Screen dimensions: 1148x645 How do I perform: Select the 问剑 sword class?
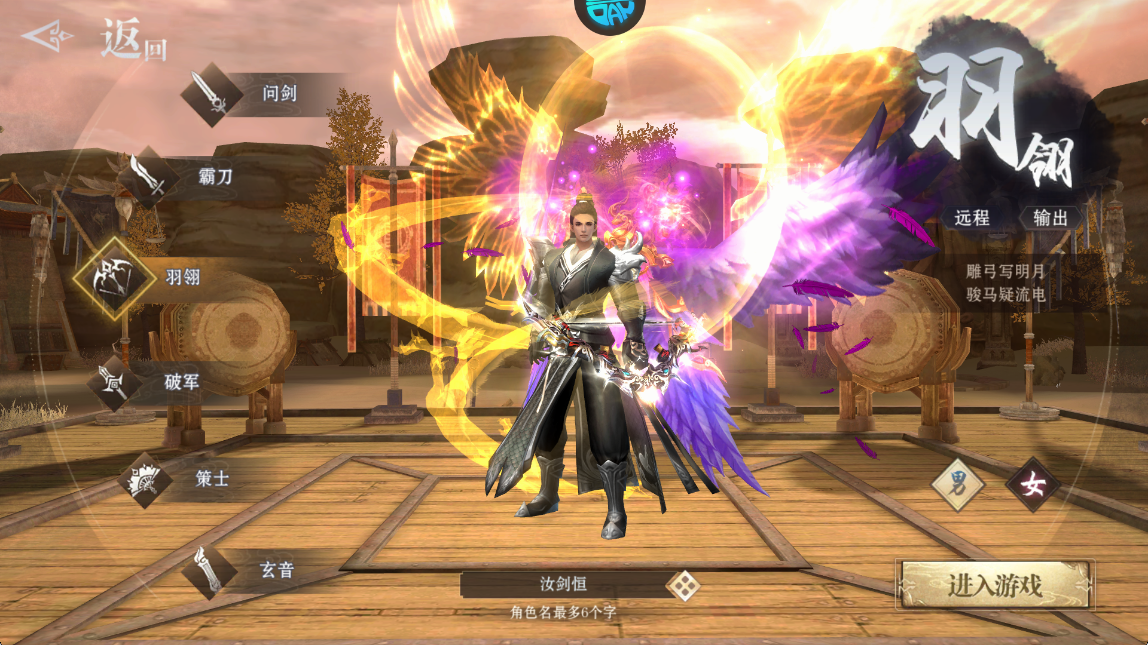(240, 95)
